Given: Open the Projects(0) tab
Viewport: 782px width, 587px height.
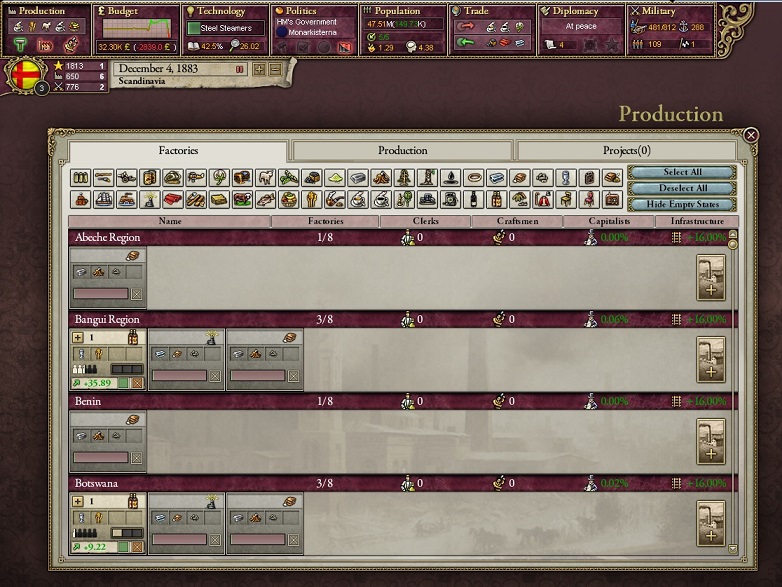Looking at the screenshot, I should coord(626,151).
